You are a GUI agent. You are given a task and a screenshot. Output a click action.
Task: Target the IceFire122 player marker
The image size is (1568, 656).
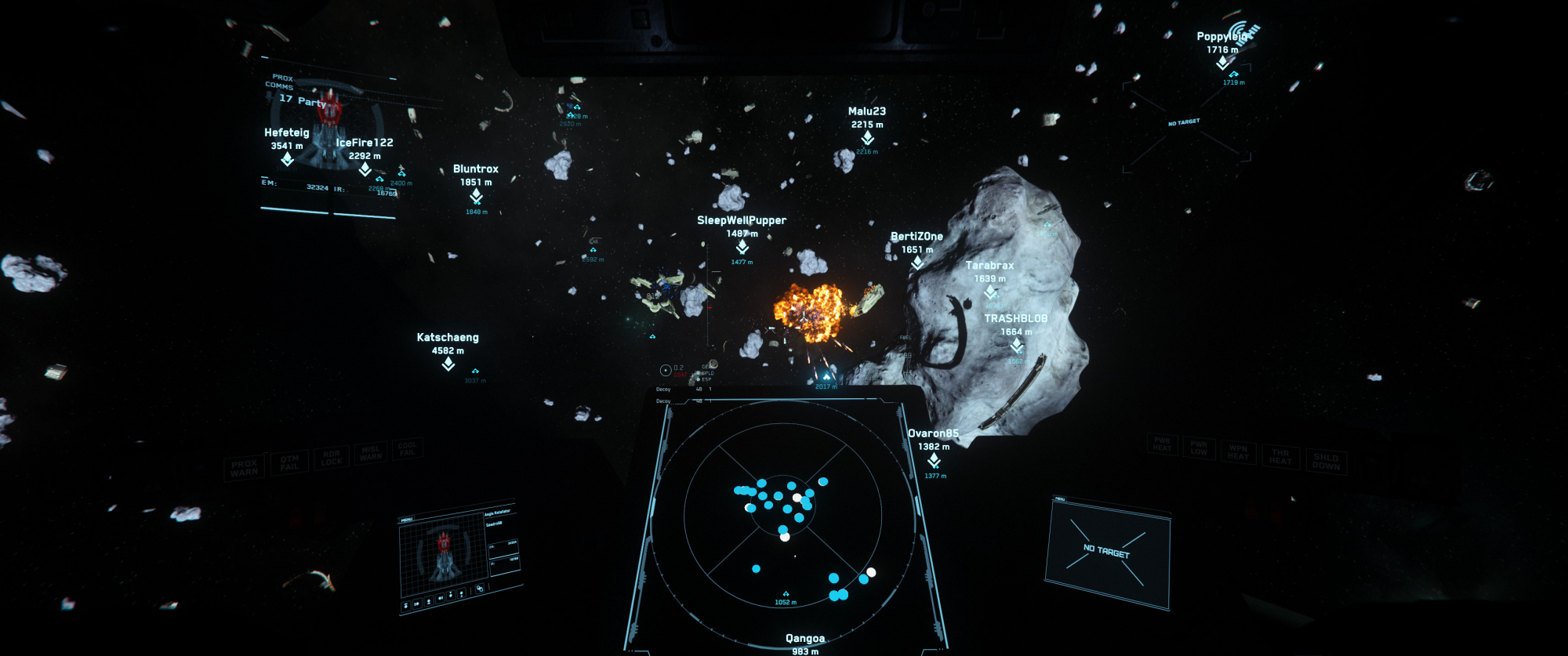(x=365, y=169)
